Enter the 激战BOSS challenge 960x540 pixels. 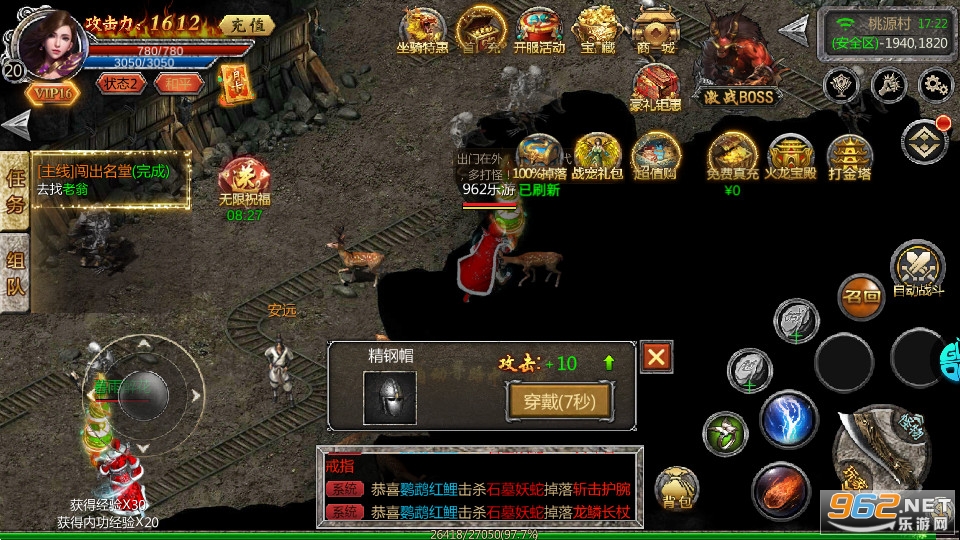point(741,58)
